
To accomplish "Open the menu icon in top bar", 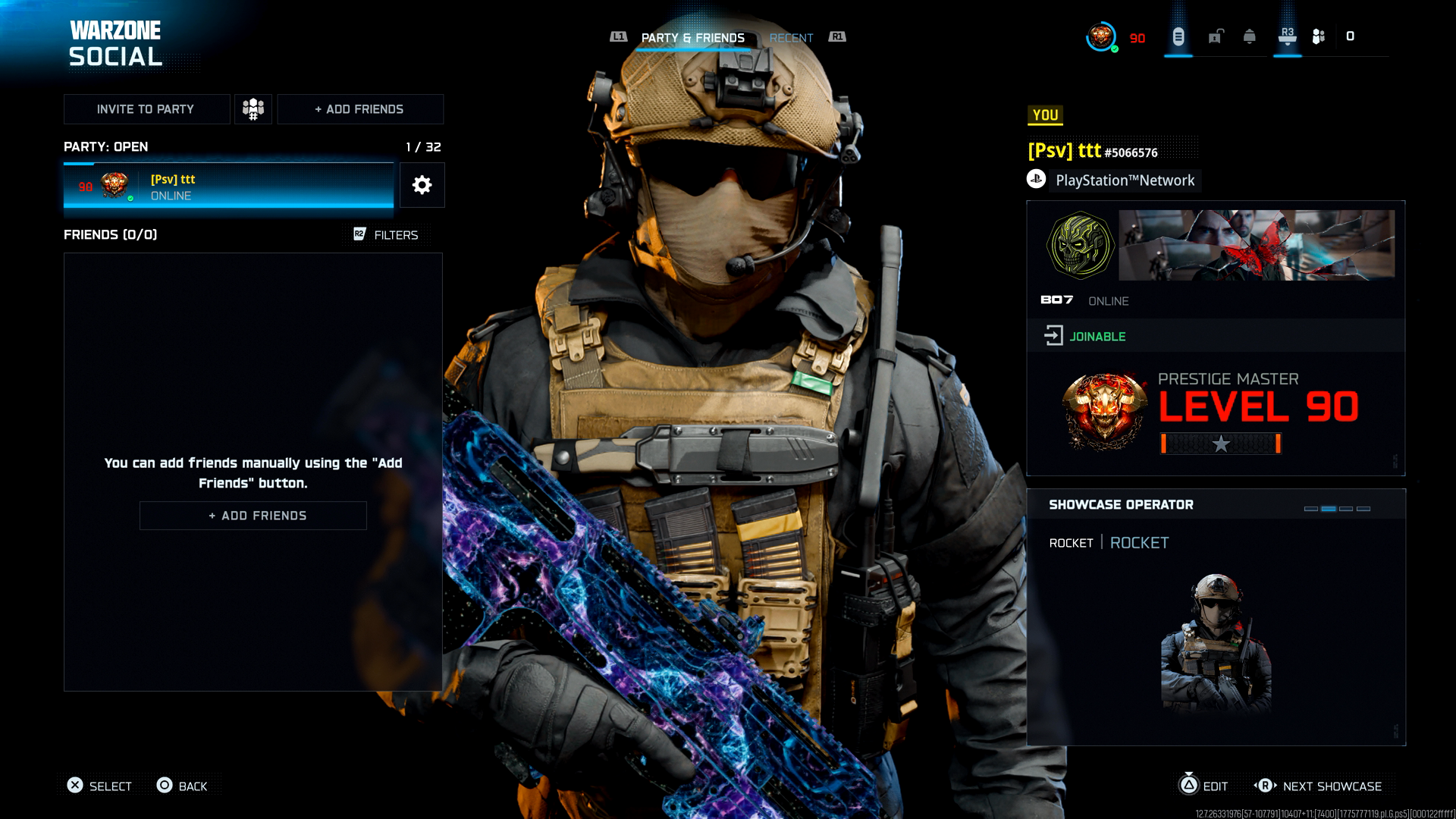I will 1178,36.
